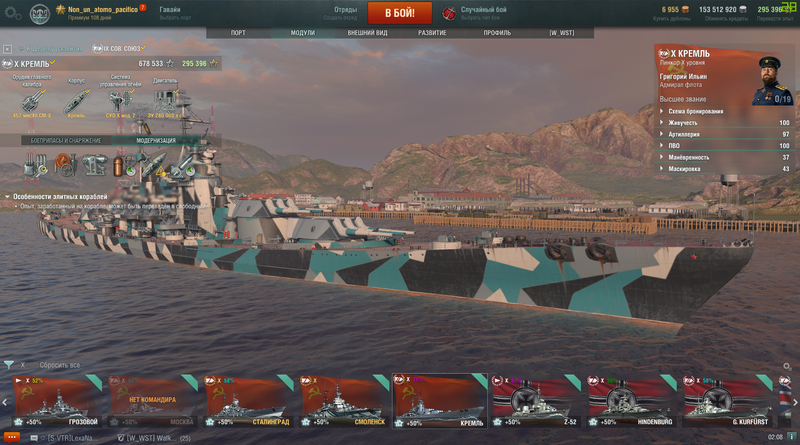Select the main battery guns module
Screen dimensions: 800x445
click(x=32, y=101)
